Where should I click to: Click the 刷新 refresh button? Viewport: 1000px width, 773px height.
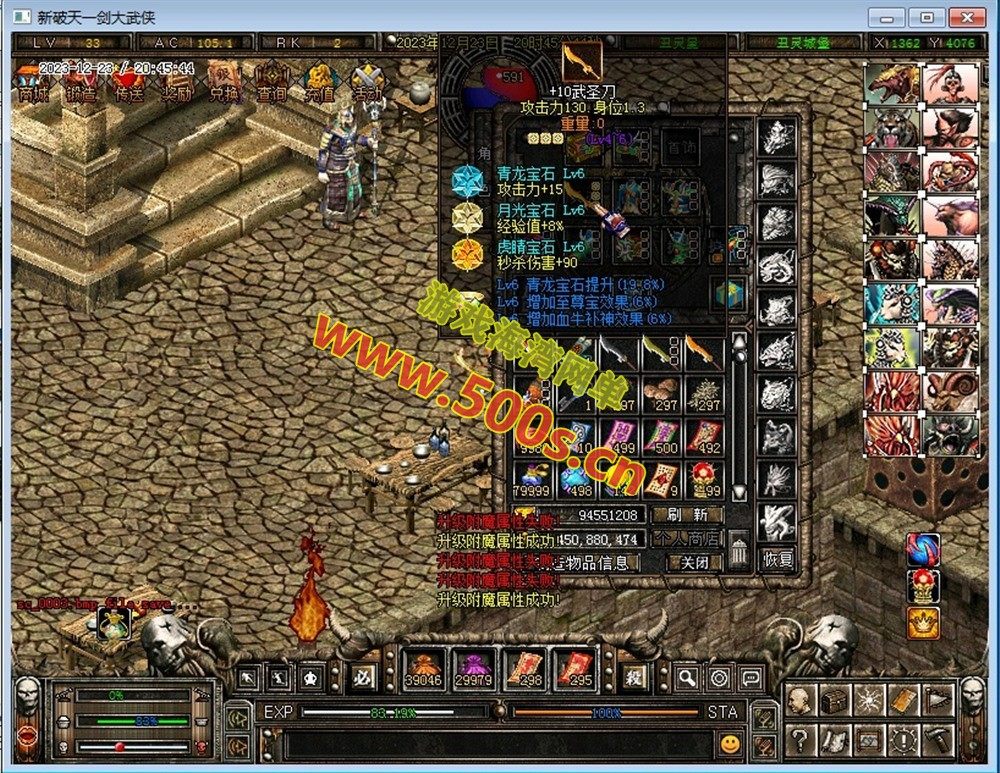[x=687, y=515]
